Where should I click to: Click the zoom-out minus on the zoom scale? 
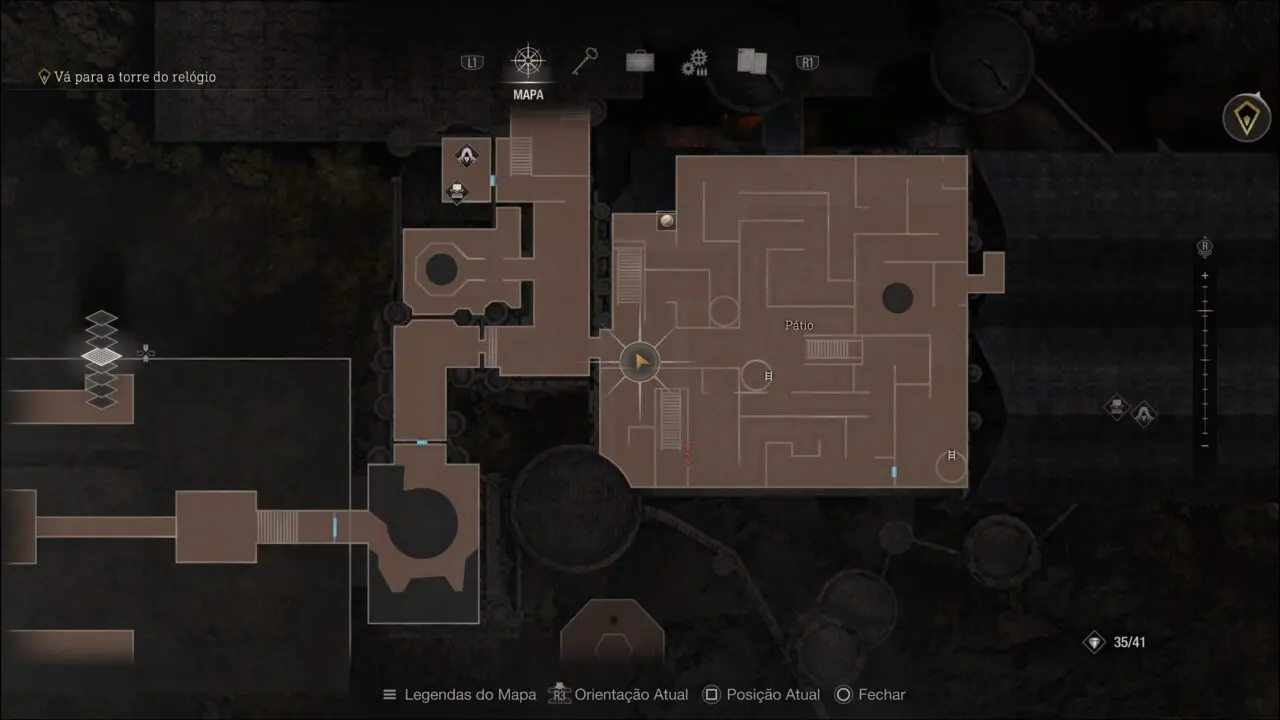[1205, 445]
